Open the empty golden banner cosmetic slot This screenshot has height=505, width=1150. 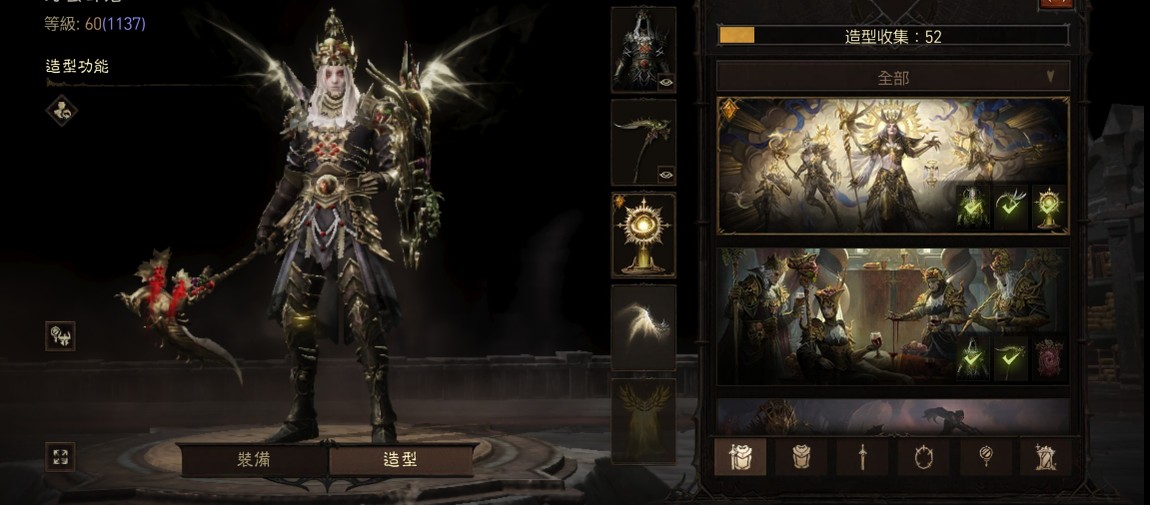(643, 420)
